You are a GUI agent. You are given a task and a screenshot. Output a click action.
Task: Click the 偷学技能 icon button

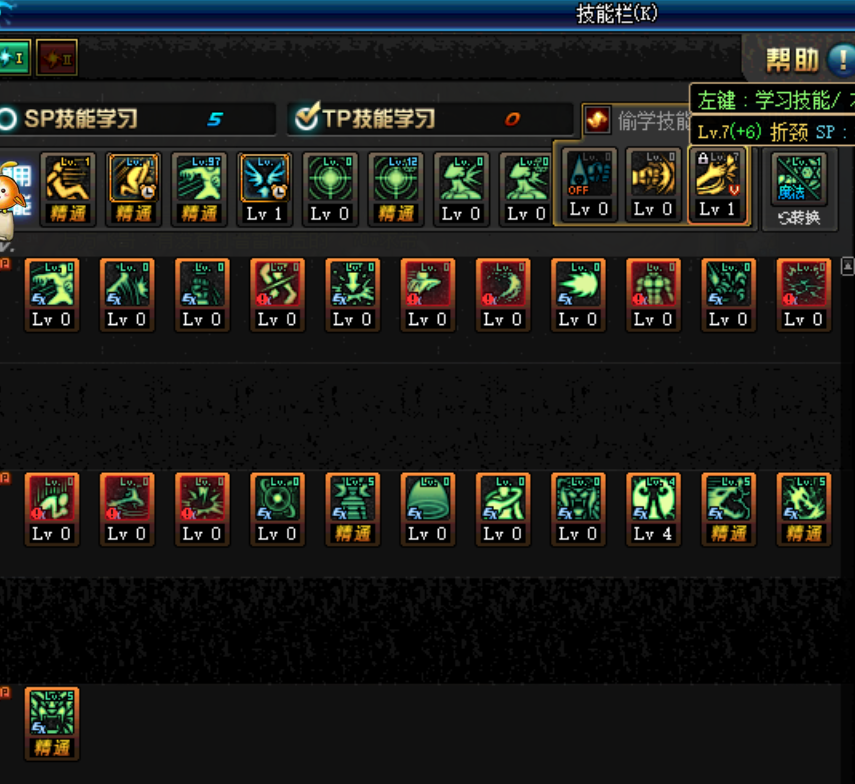597,120
